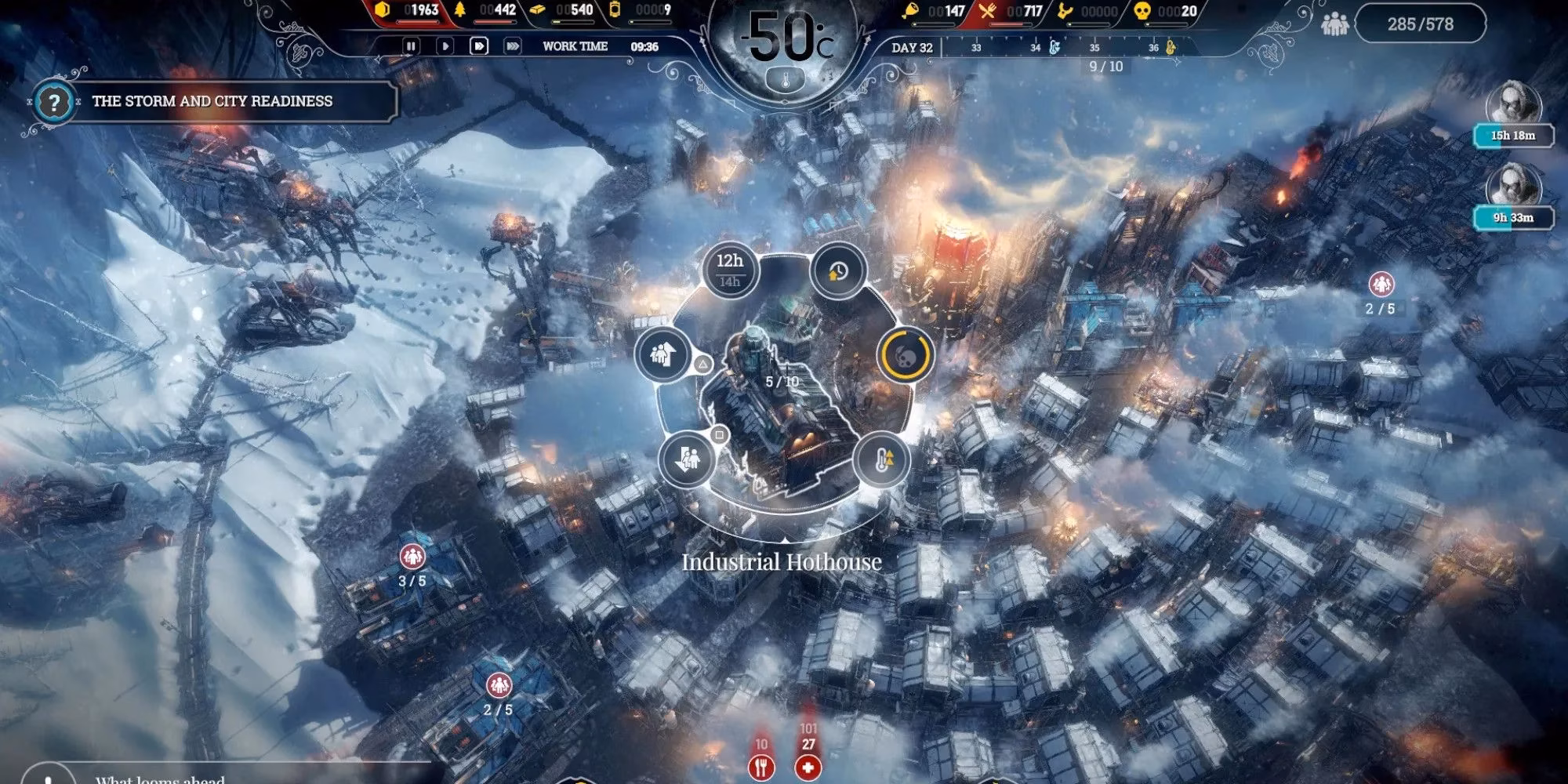Switch to the triple-arrow fastest speed

513,46
